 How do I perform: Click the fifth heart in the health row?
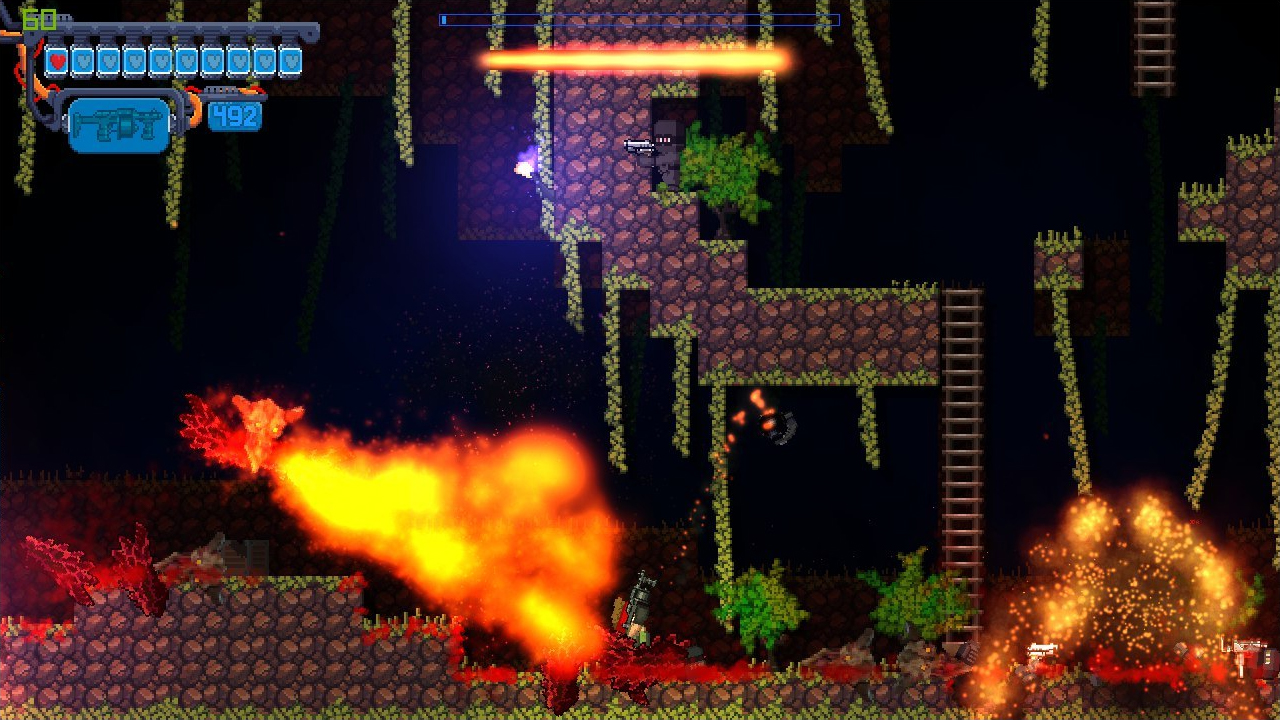162,62
